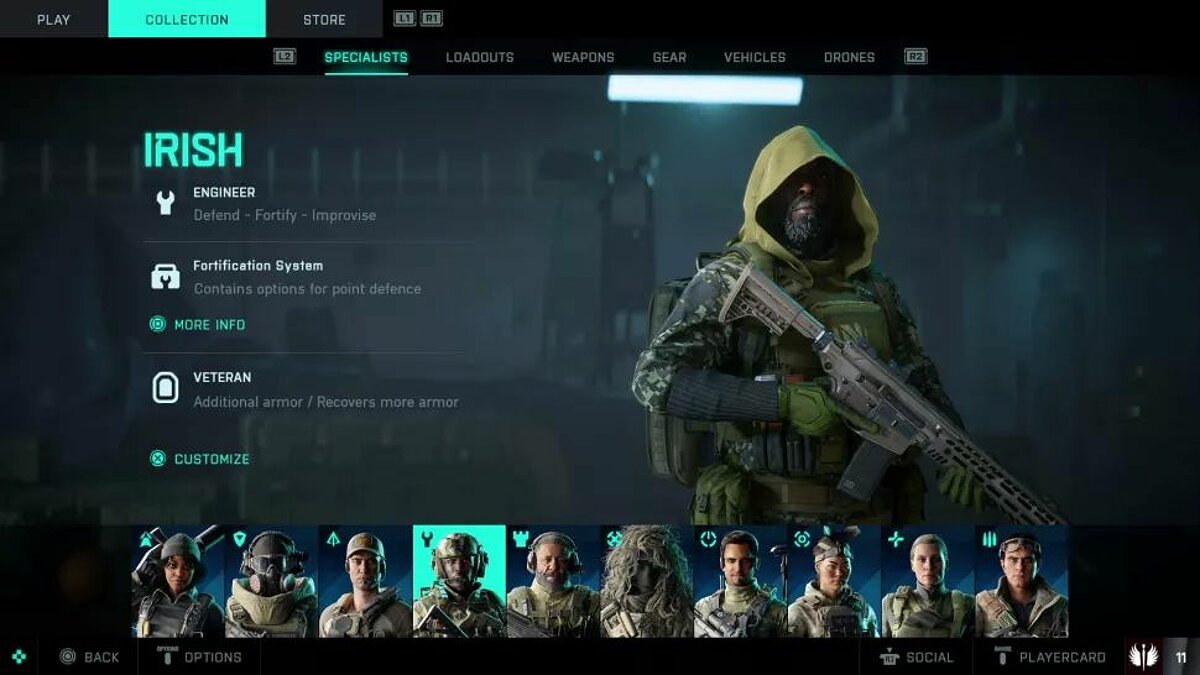Screen dimensions: 1200x675
Task: Select the Specialists section tab
Action: click(366, 57)
